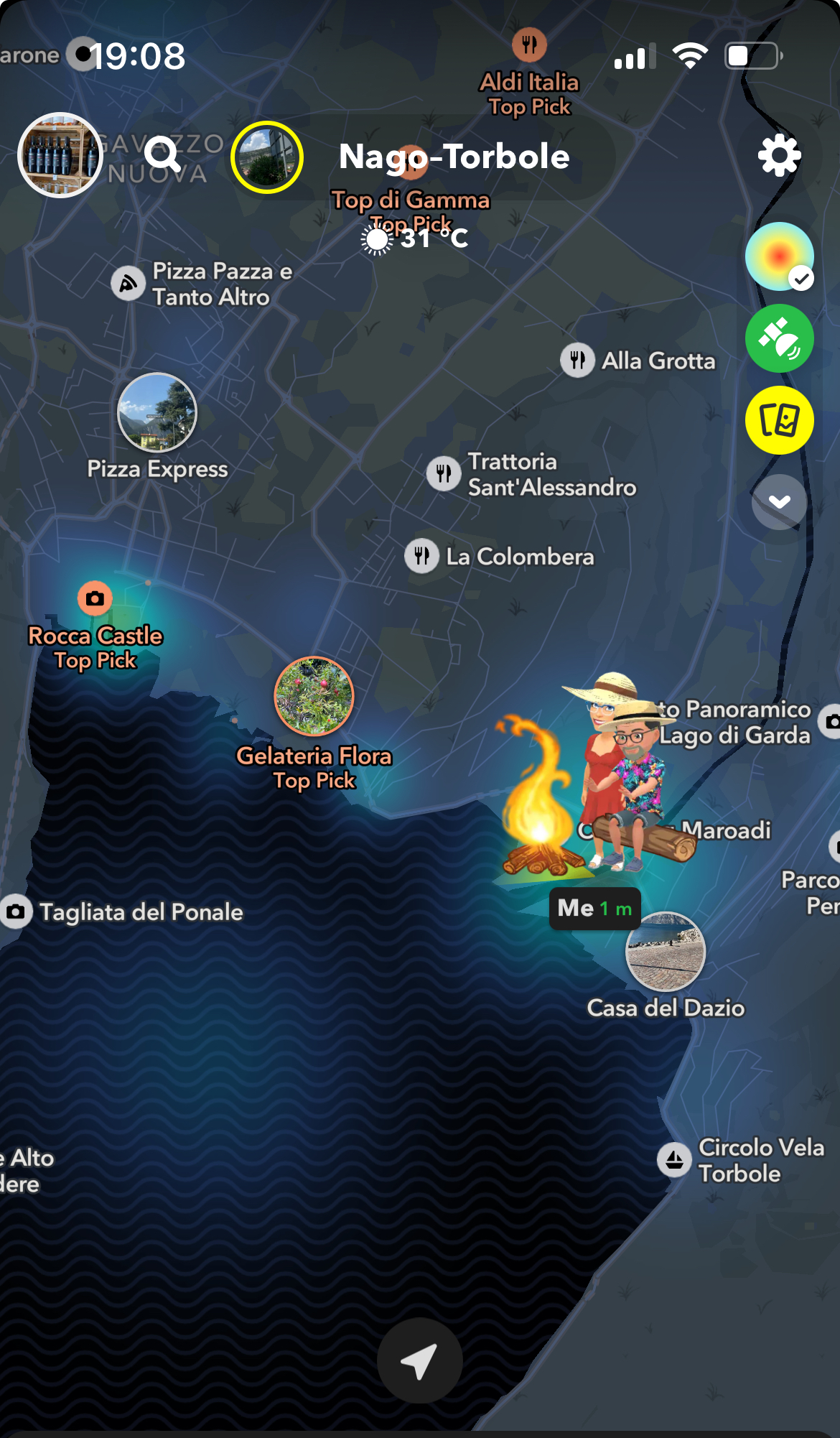Switch to green satellite view button
Screen dimensions: 840x1438
coord(779,338)
